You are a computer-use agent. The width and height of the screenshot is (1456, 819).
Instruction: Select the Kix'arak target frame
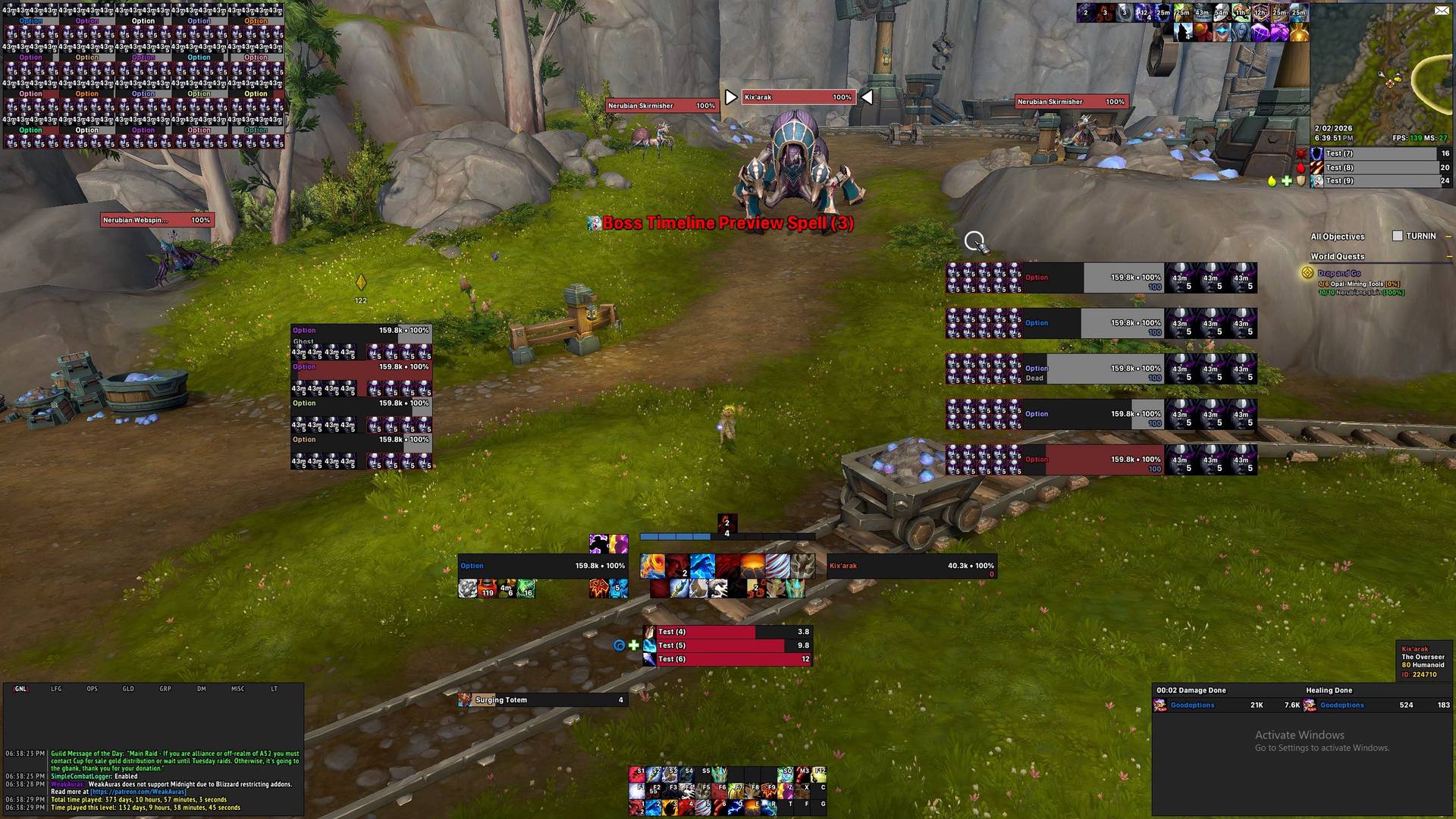pyautogui.click(x=912, y=566)
